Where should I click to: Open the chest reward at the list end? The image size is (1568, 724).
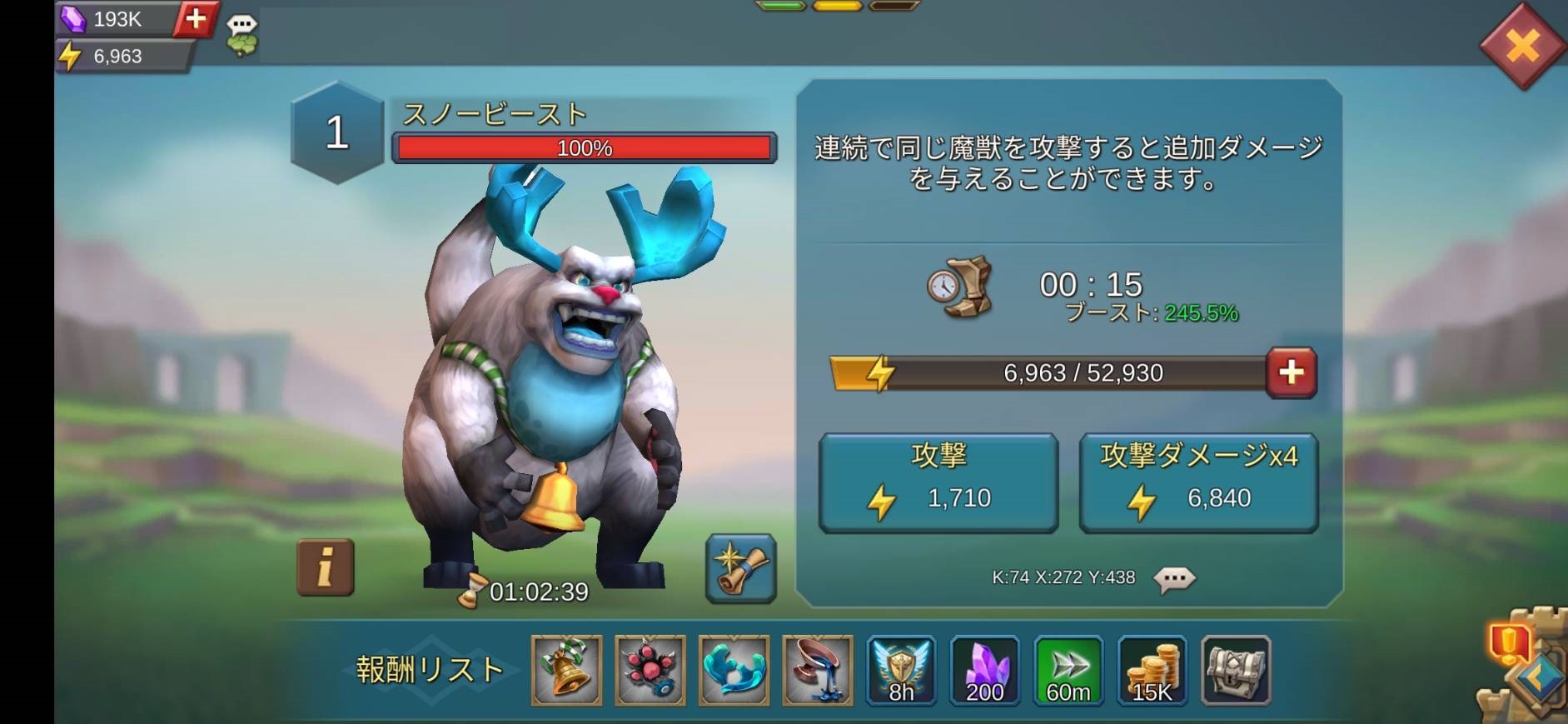(x=1236, y=671)
